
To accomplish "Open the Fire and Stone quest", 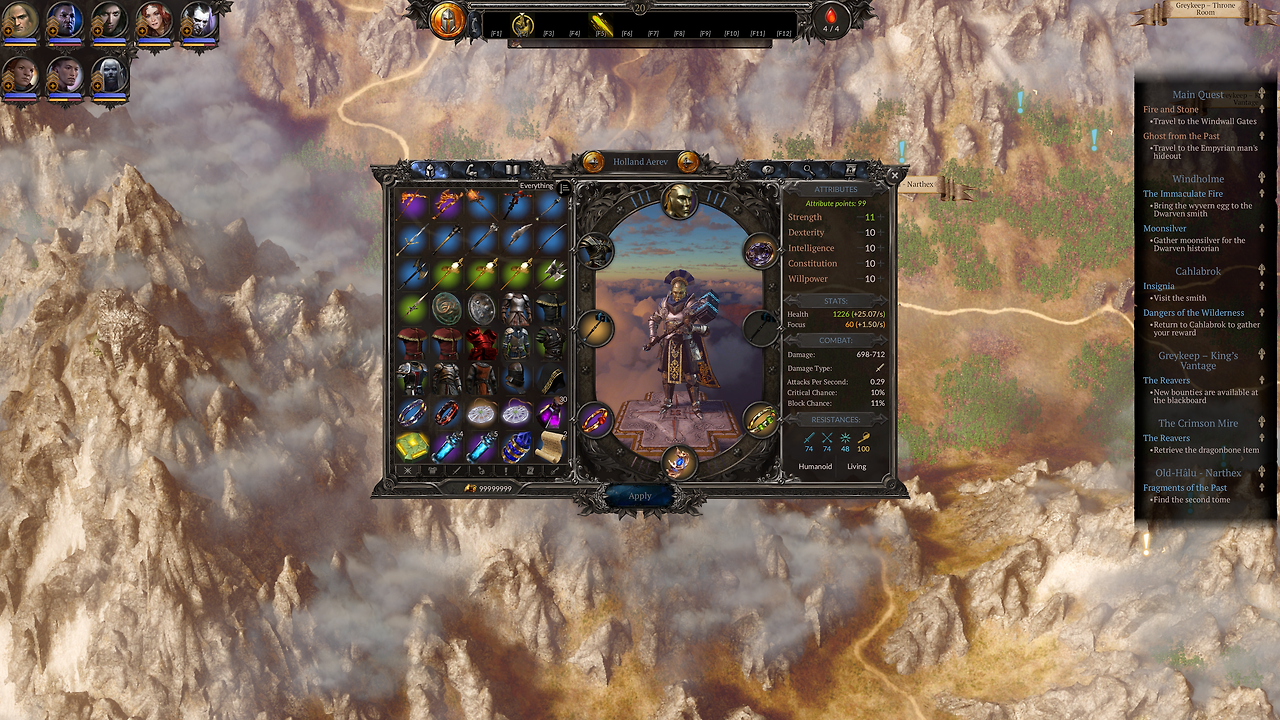I will [x=1171, y=109].
